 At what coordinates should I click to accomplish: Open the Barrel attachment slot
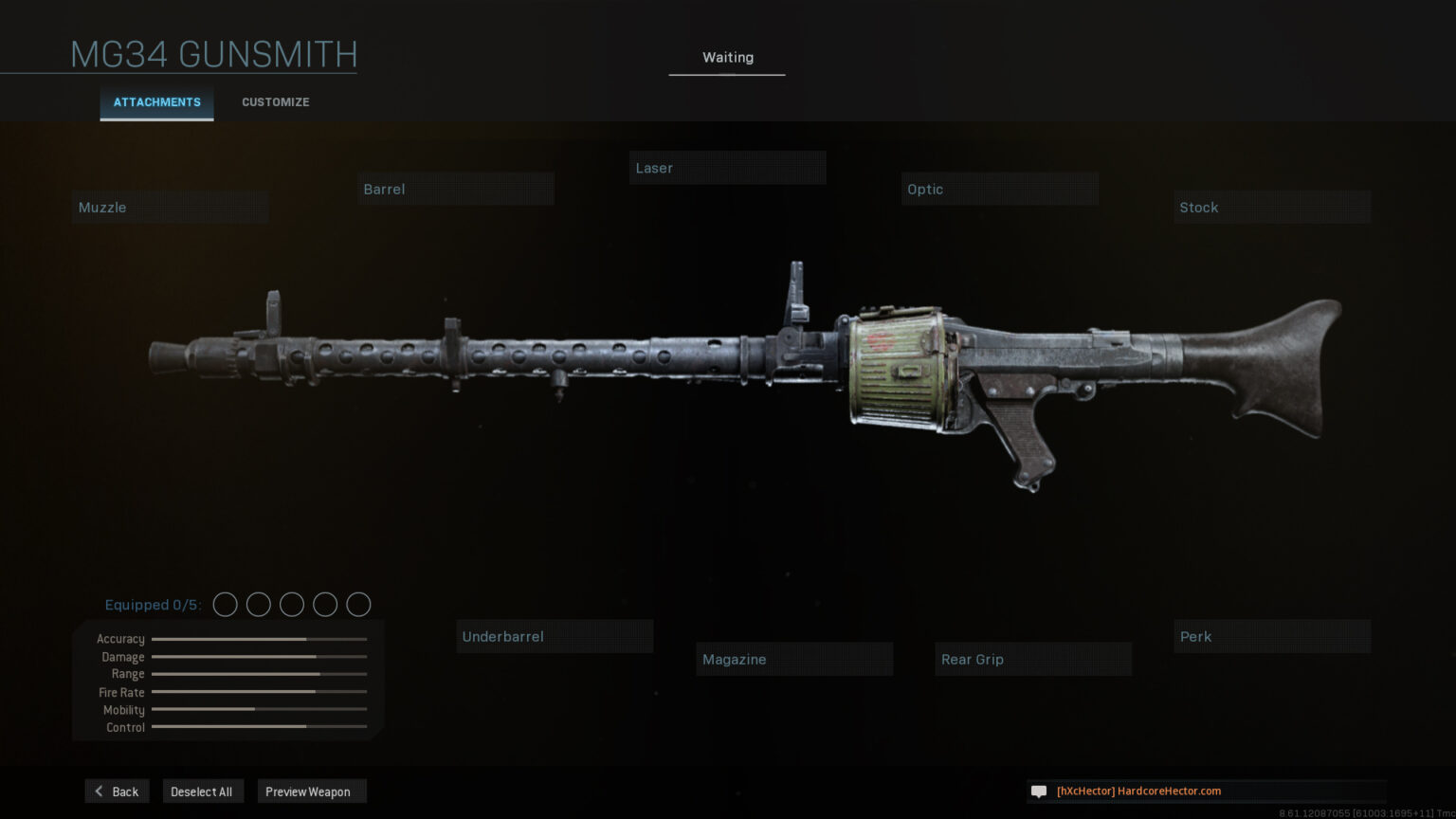(x=455, y=189)
